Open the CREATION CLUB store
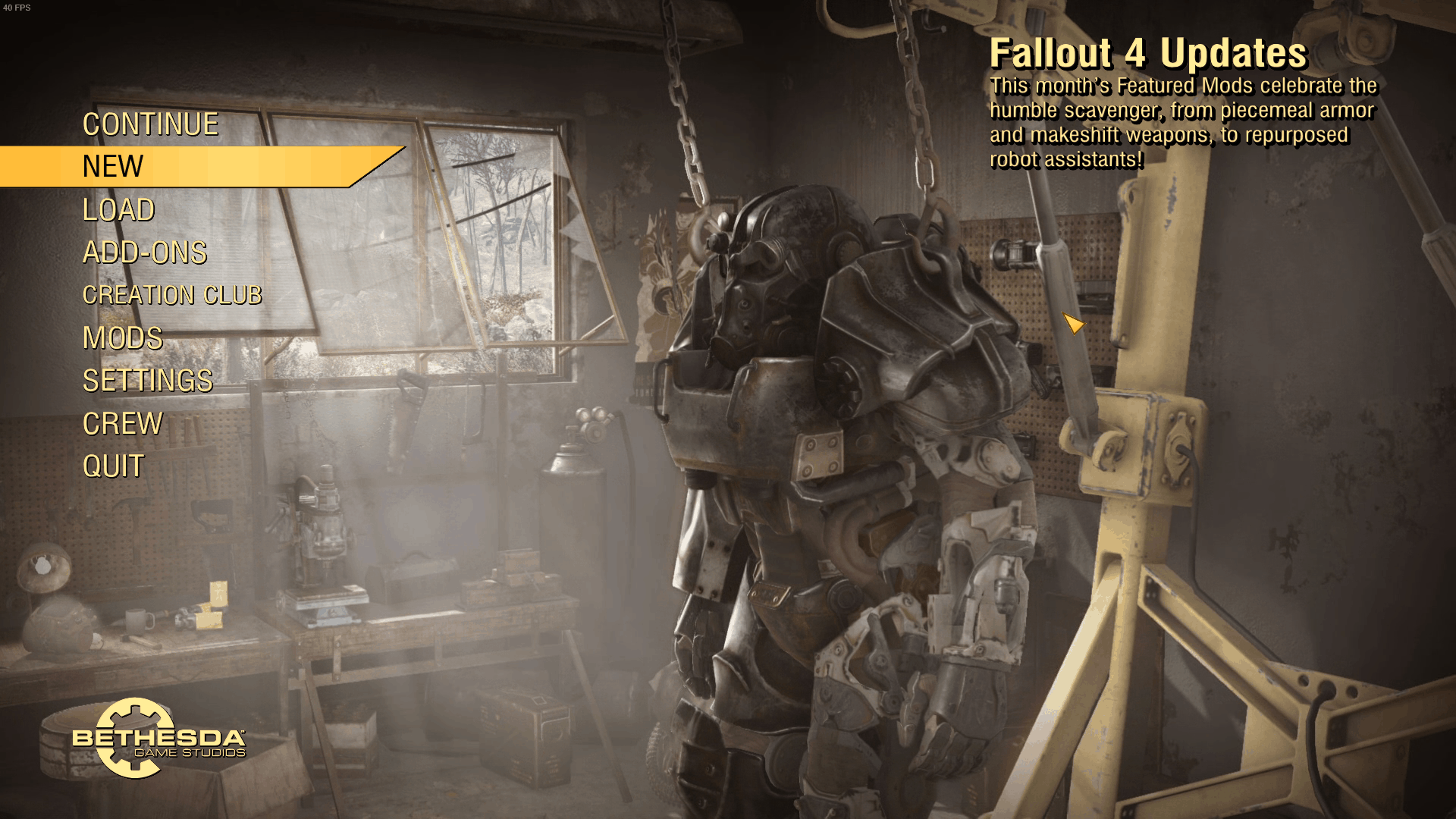 pyautogui.click(x=172, y=295)
